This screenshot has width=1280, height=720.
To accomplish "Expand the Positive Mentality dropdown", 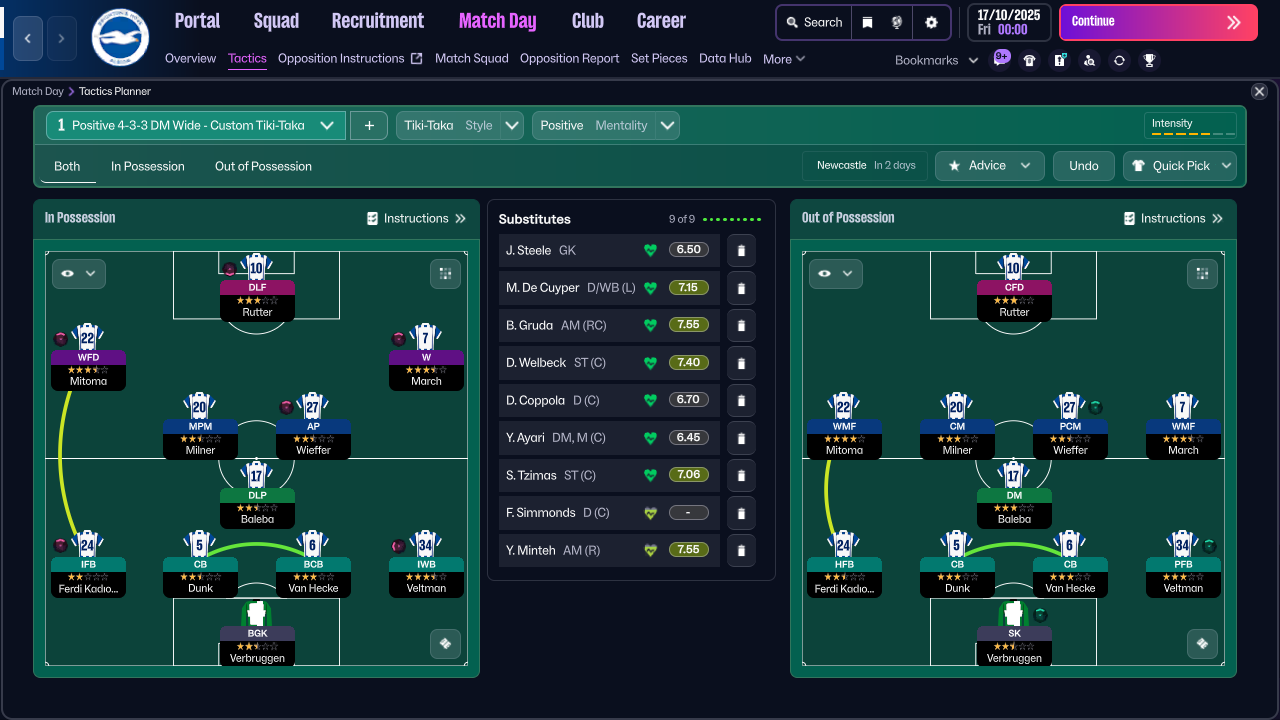I will coord(666,125).
